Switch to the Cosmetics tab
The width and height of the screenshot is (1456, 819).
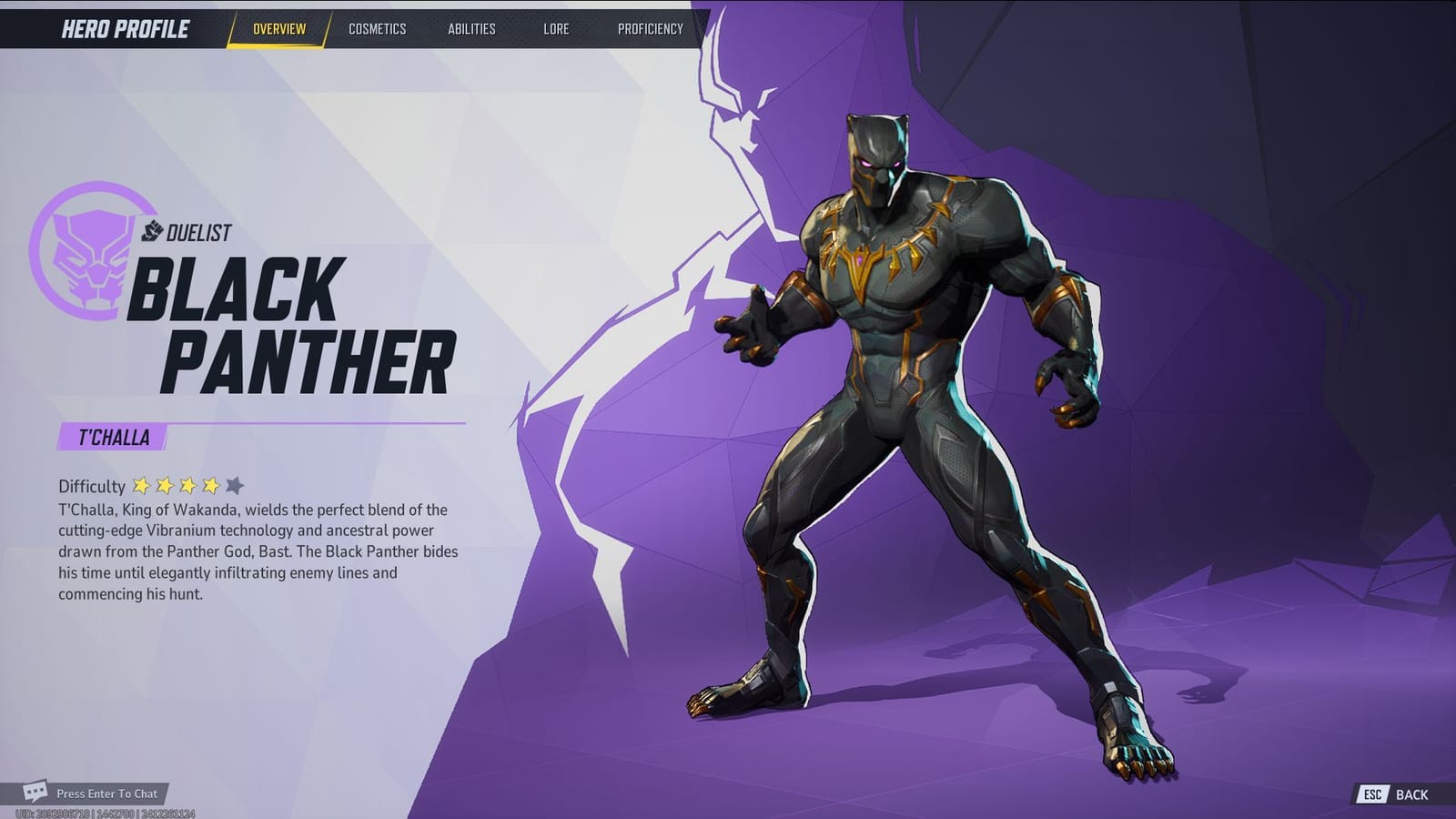(376, 28)
